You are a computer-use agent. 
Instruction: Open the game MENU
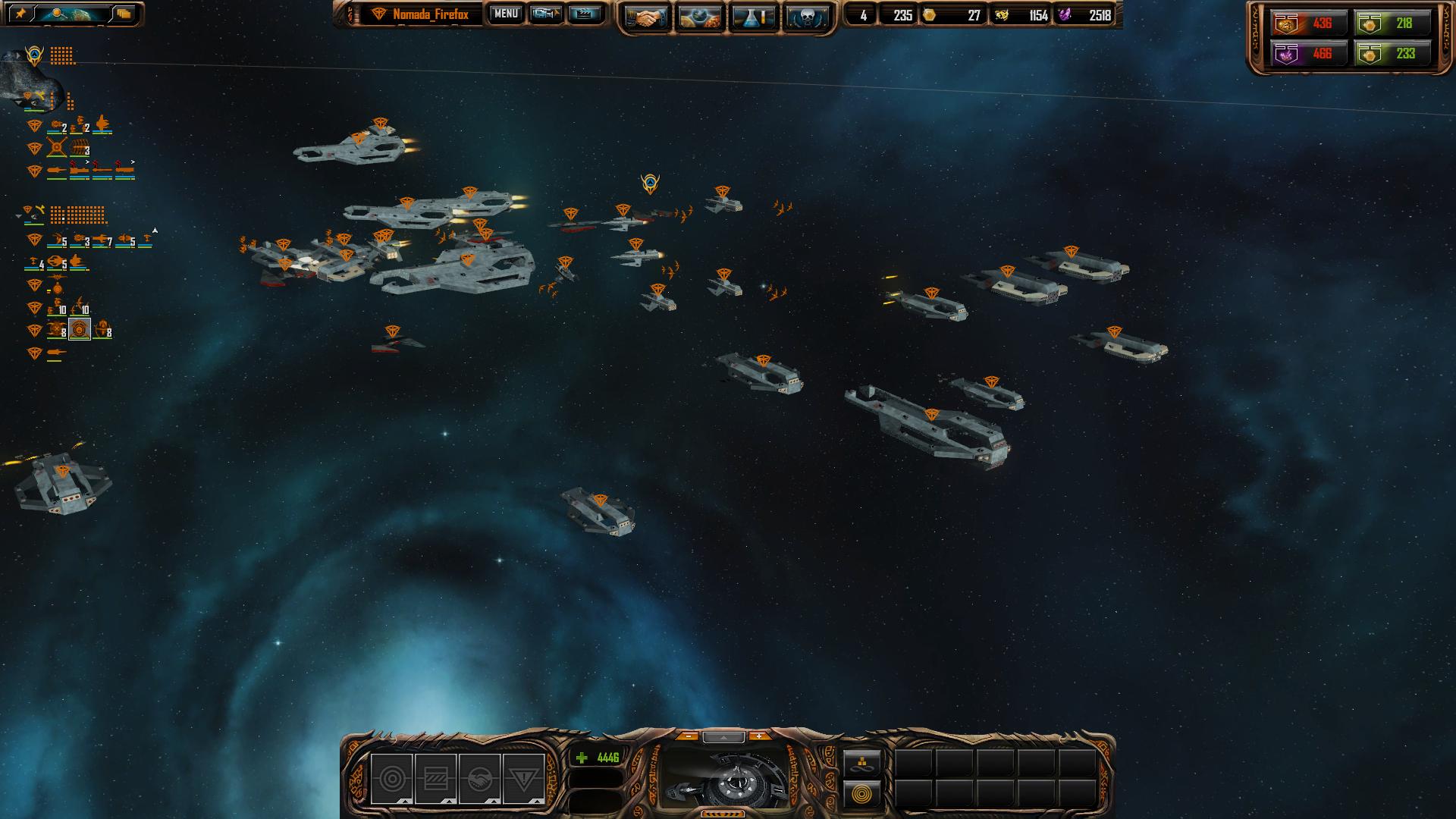pyautogui.click(x=505, y=14)
